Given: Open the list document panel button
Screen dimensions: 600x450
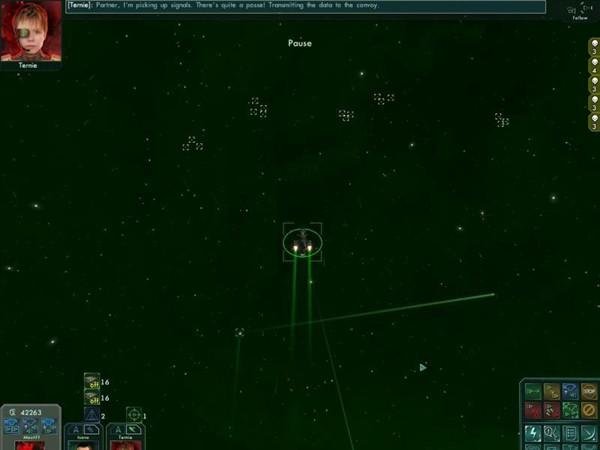Looking at the screenshot, I should [570, 433].
